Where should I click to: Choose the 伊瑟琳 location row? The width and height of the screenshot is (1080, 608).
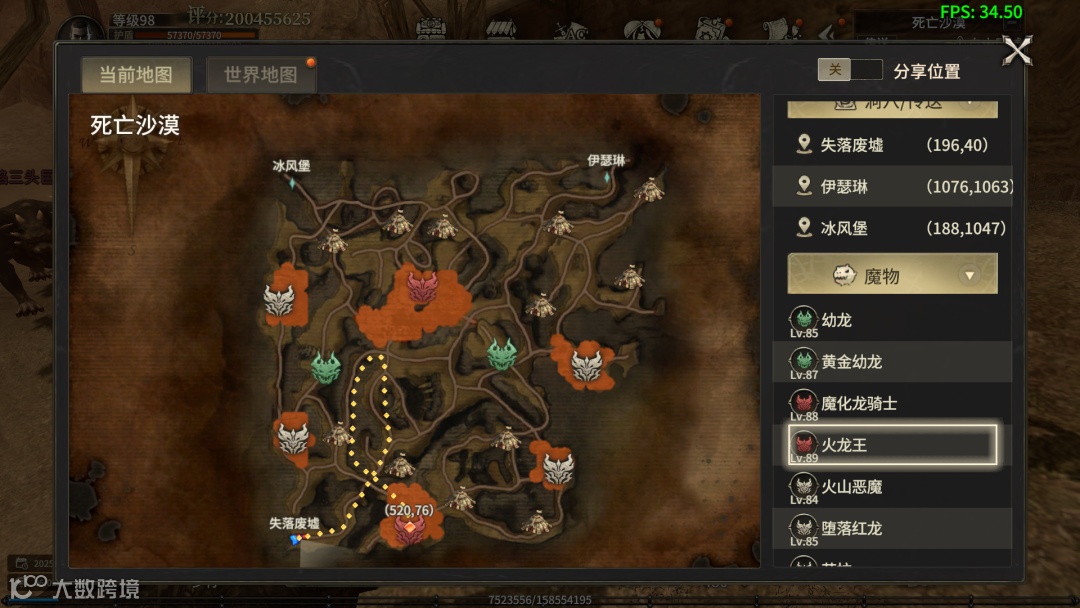pyautogui.click(x=892, y=187)
